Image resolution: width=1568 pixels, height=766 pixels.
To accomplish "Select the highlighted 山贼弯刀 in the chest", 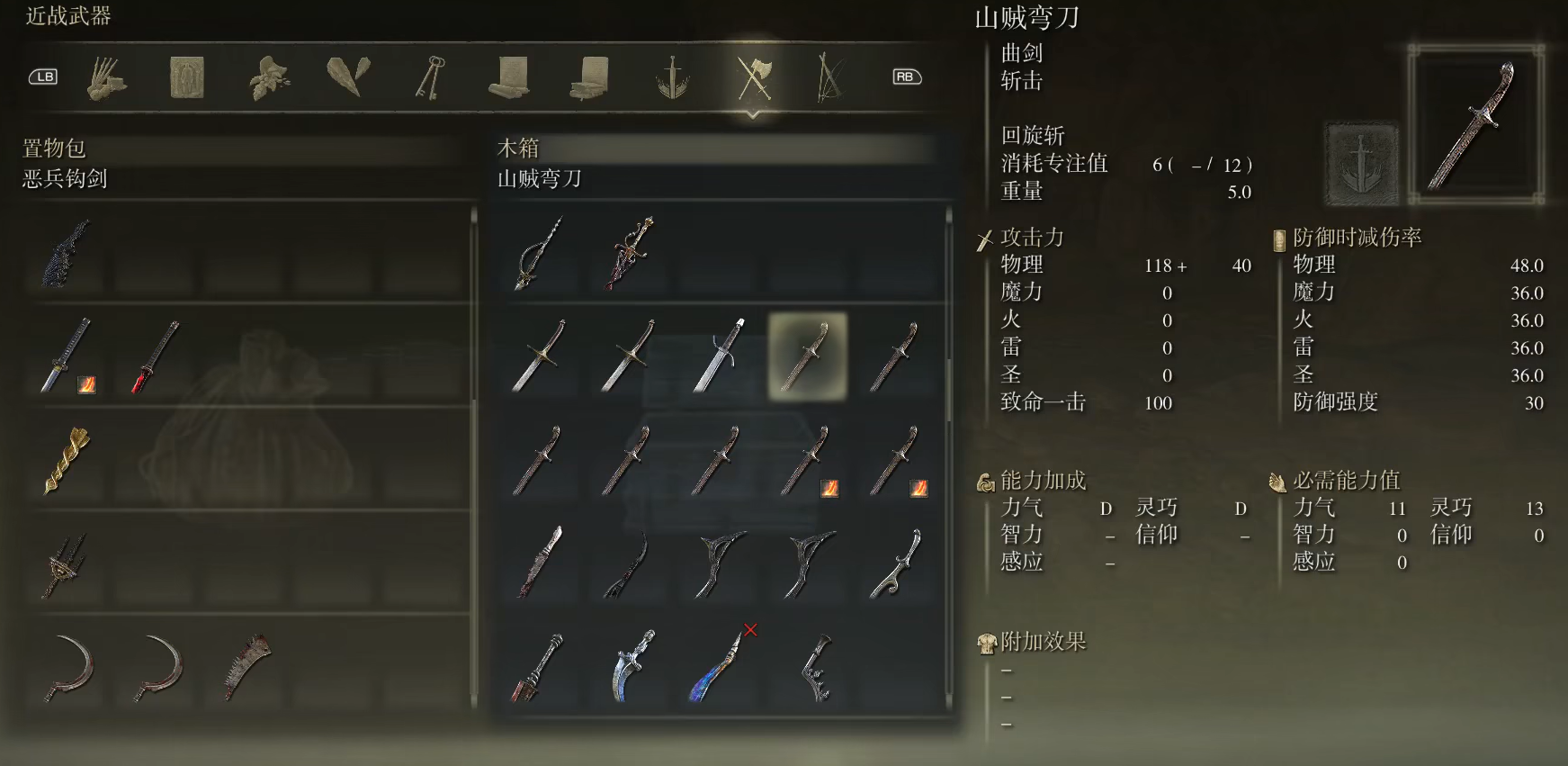I will point(808,355).
